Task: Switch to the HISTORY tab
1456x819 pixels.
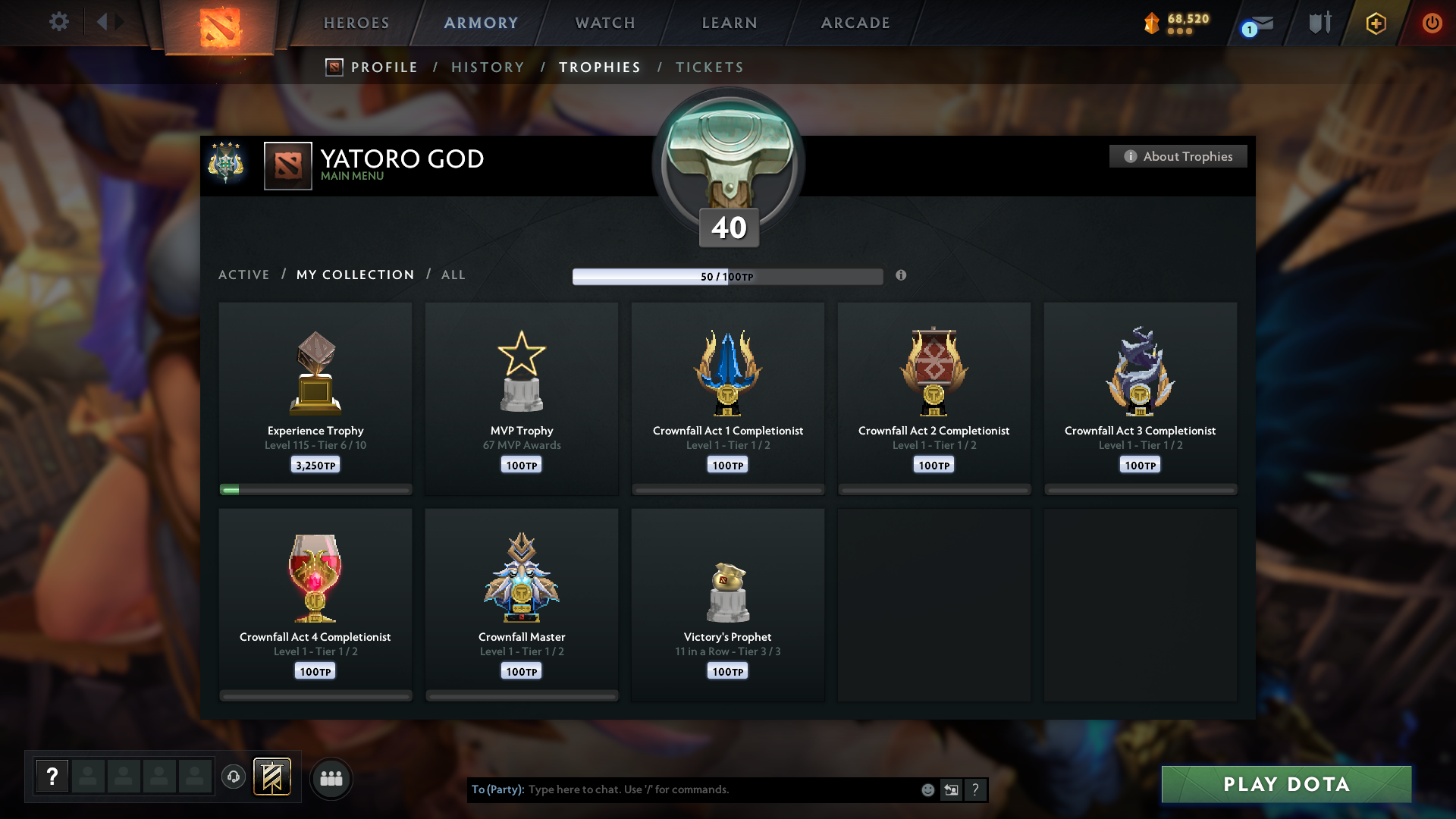Action: 488,67
